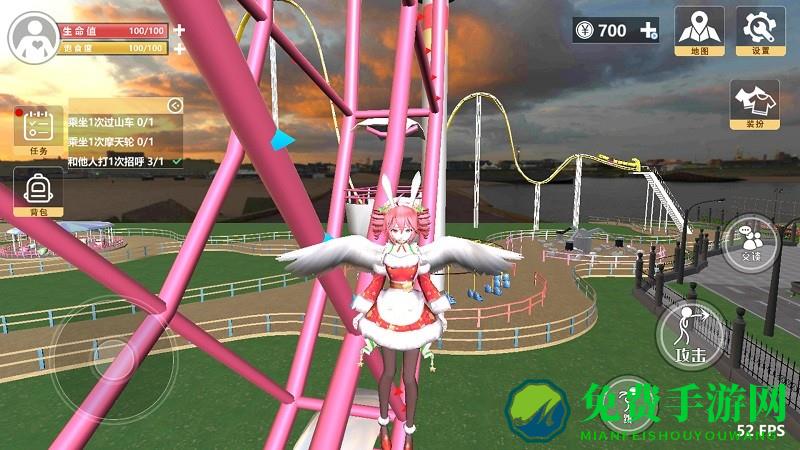Click the plus beside the health (生命值) bar
The width and height of the screenshot is (800, 450).
pyautogui.click(x=179, y=30)
